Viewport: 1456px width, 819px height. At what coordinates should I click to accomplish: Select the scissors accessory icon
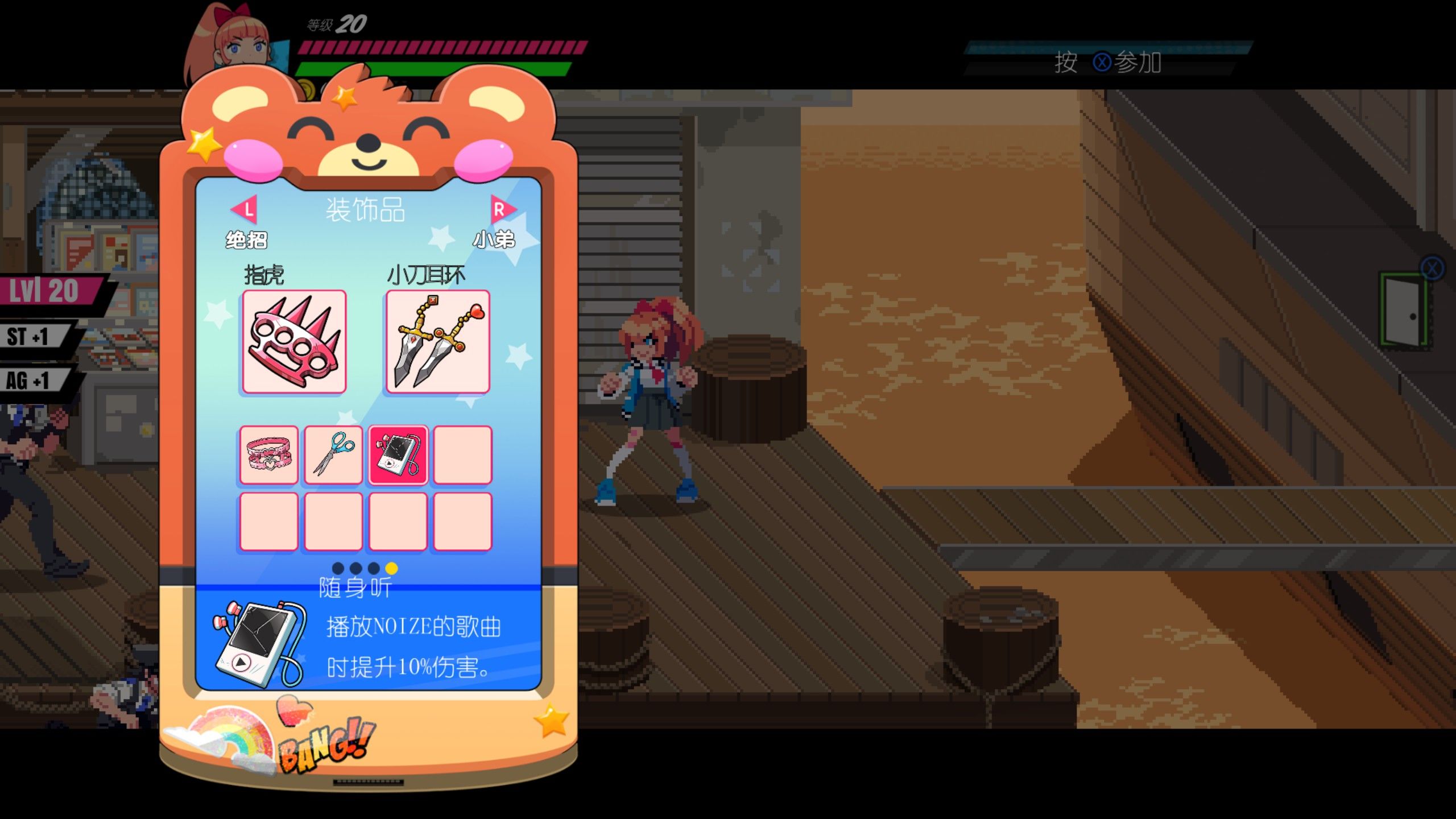tap(333, 455)
